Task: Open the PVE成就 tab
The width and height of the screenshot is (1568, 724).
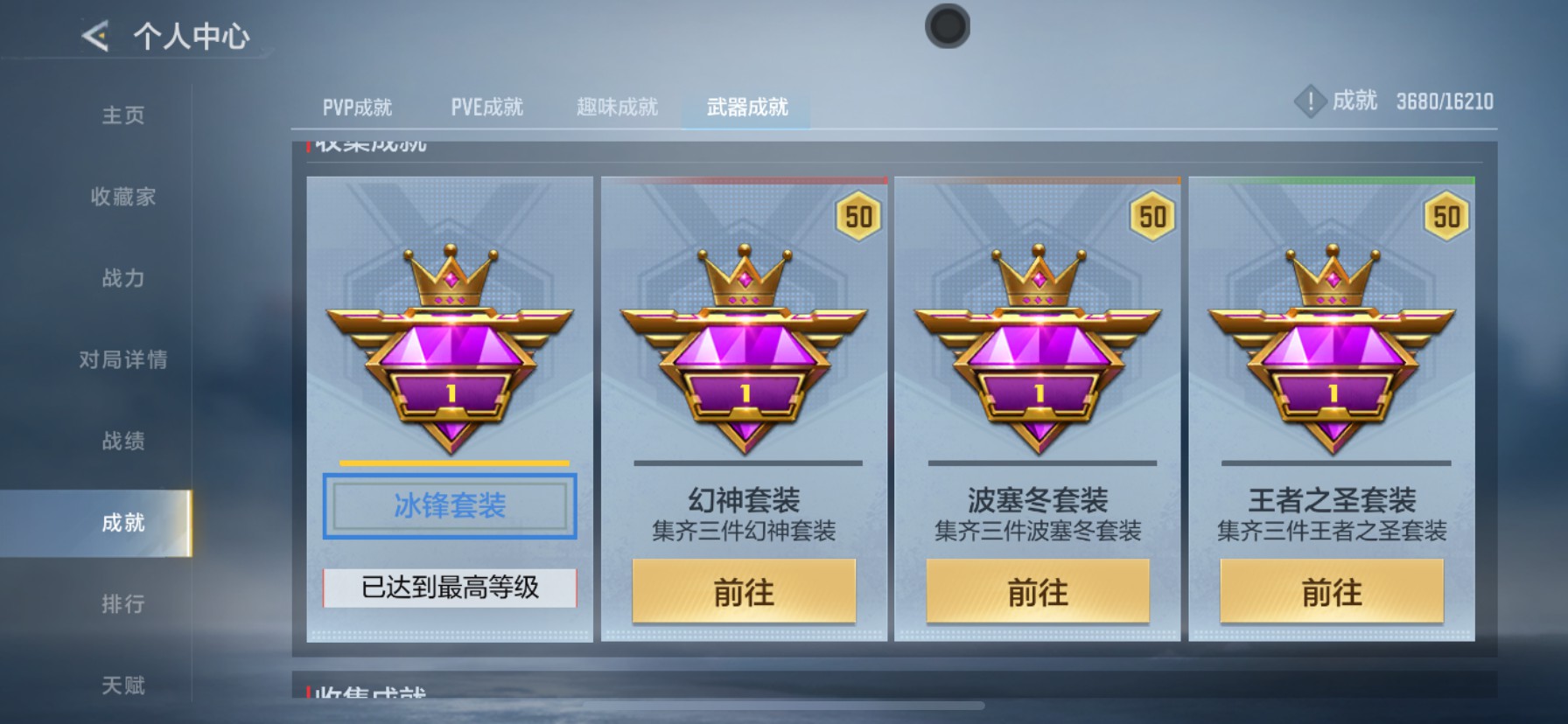Action: (x=486, y=106)
